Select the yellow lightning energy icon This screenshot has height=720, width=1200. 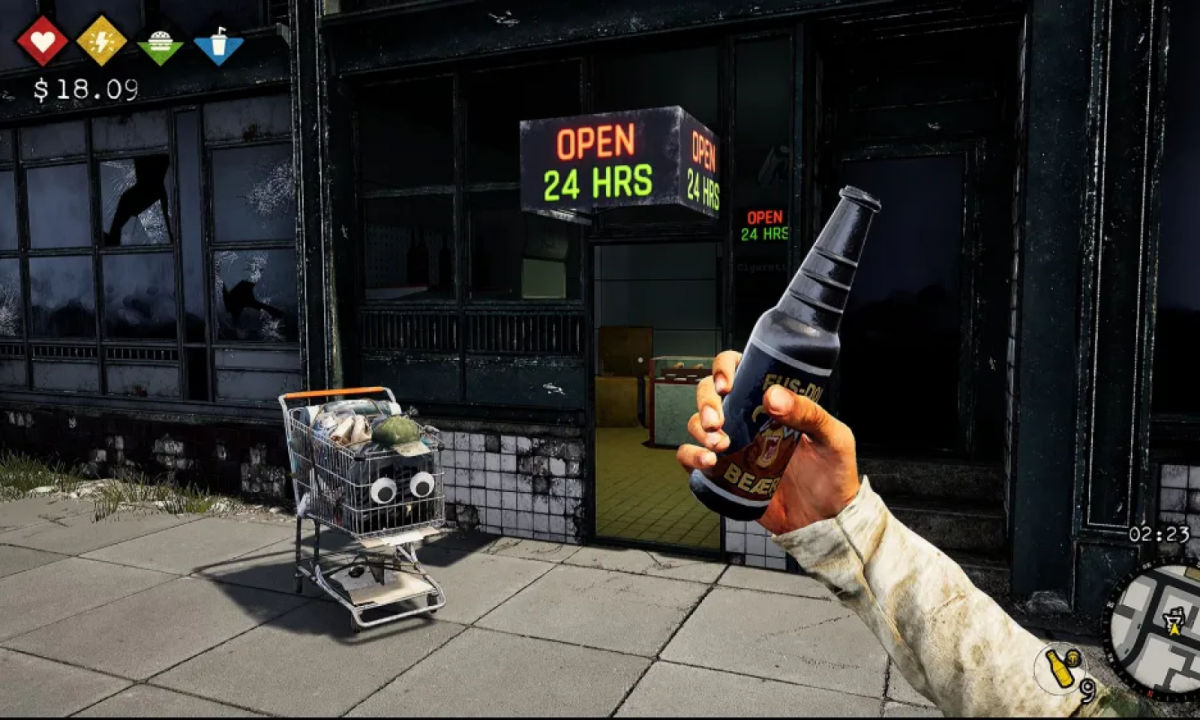pyautogui.click(x=102, y=41)
